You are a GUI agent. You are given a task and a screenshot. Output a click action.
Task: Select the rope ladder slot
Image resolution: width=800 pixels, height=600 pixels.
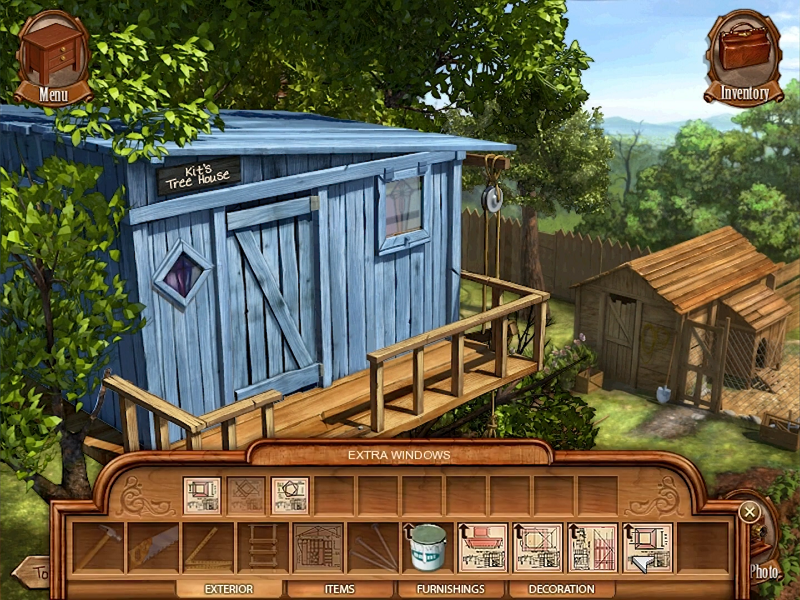pos(262,548)
